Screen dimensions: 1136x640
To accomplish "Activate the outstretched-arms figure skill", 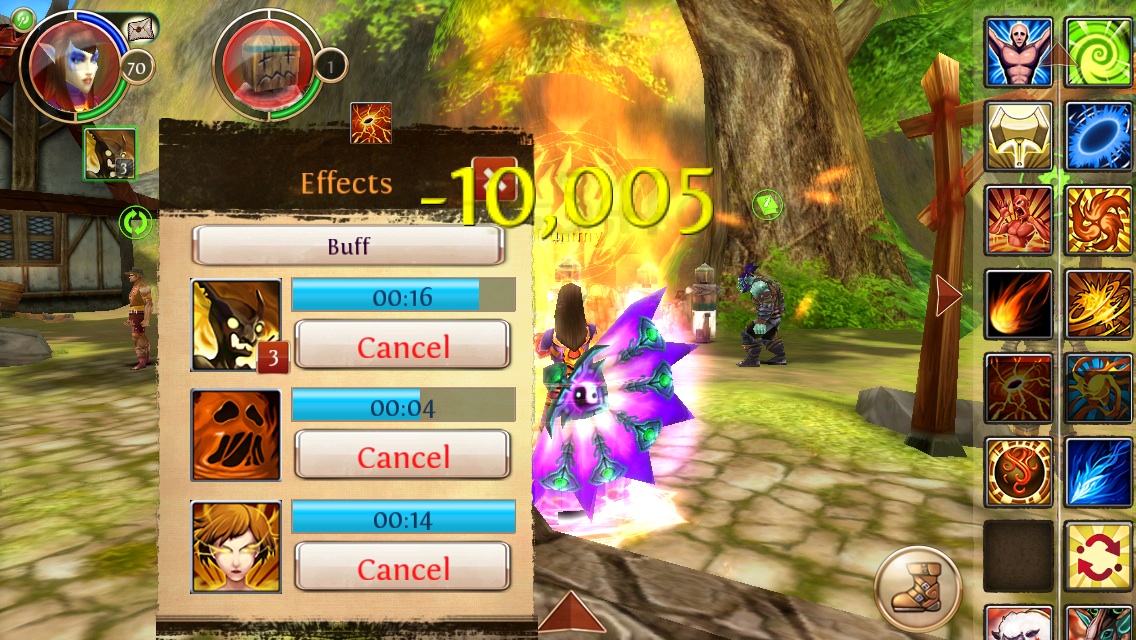I will pyautogui.click(x=1019, y=51).
